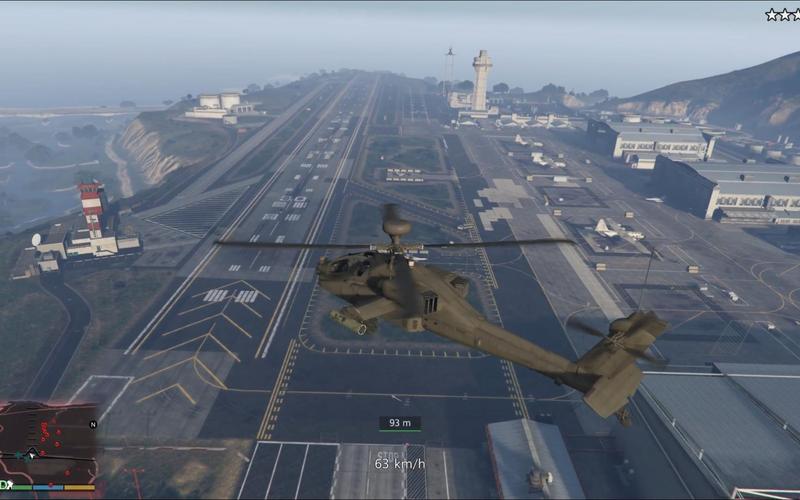Click the minimap radar
This screenshot has width=800, height=500.
[49, 443]
